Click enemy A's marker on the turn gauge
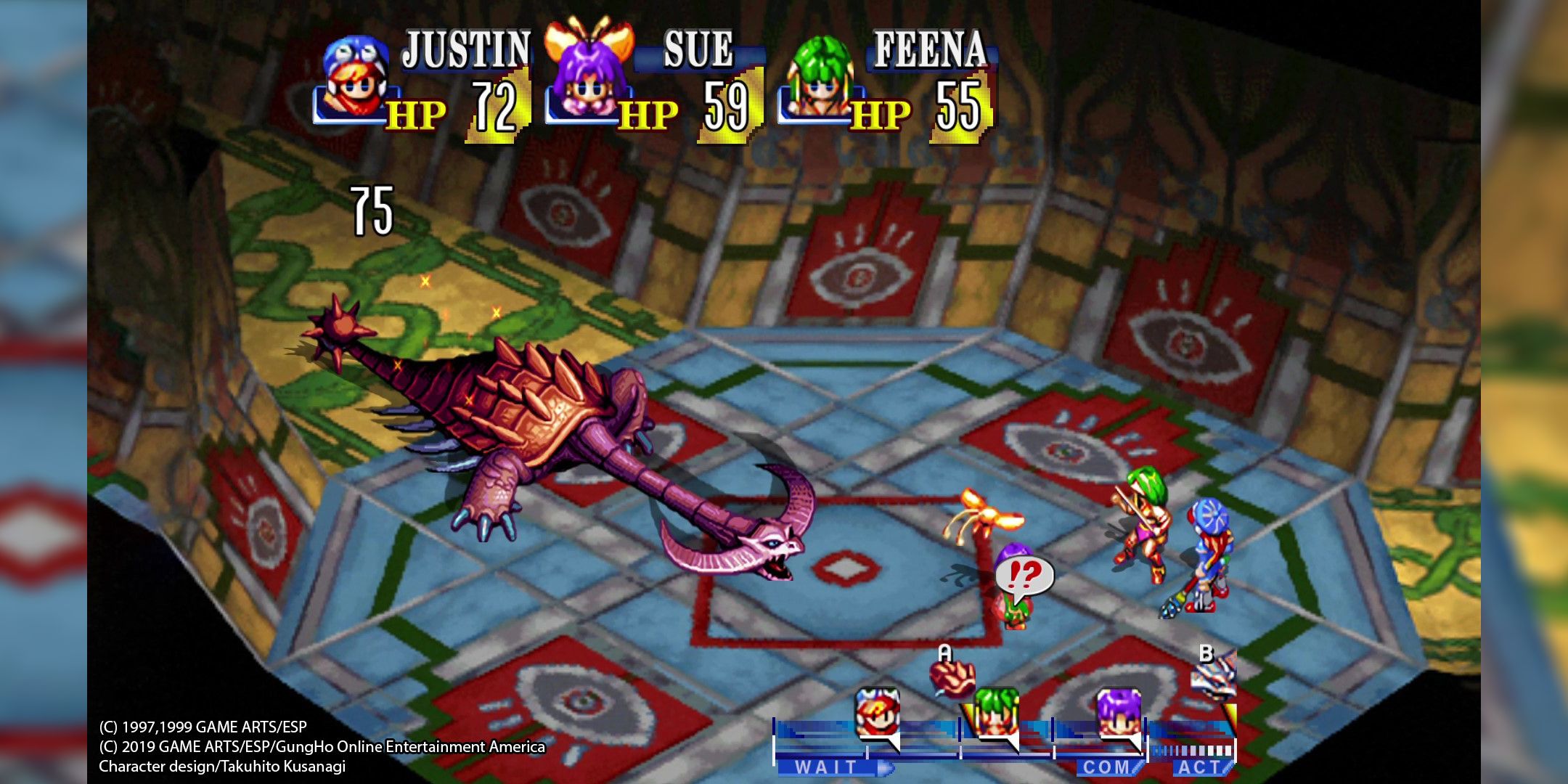This screenshot has height=784, width=1568. coord(952,676)
